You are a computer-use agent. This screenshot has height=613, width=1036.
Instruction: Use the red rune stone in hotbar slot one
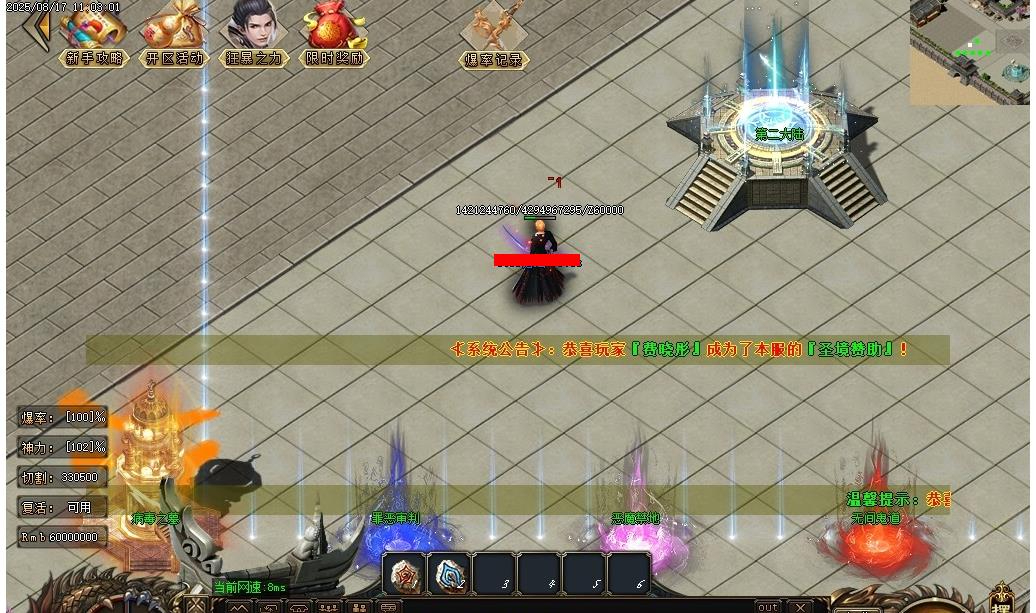click(404, 574)
